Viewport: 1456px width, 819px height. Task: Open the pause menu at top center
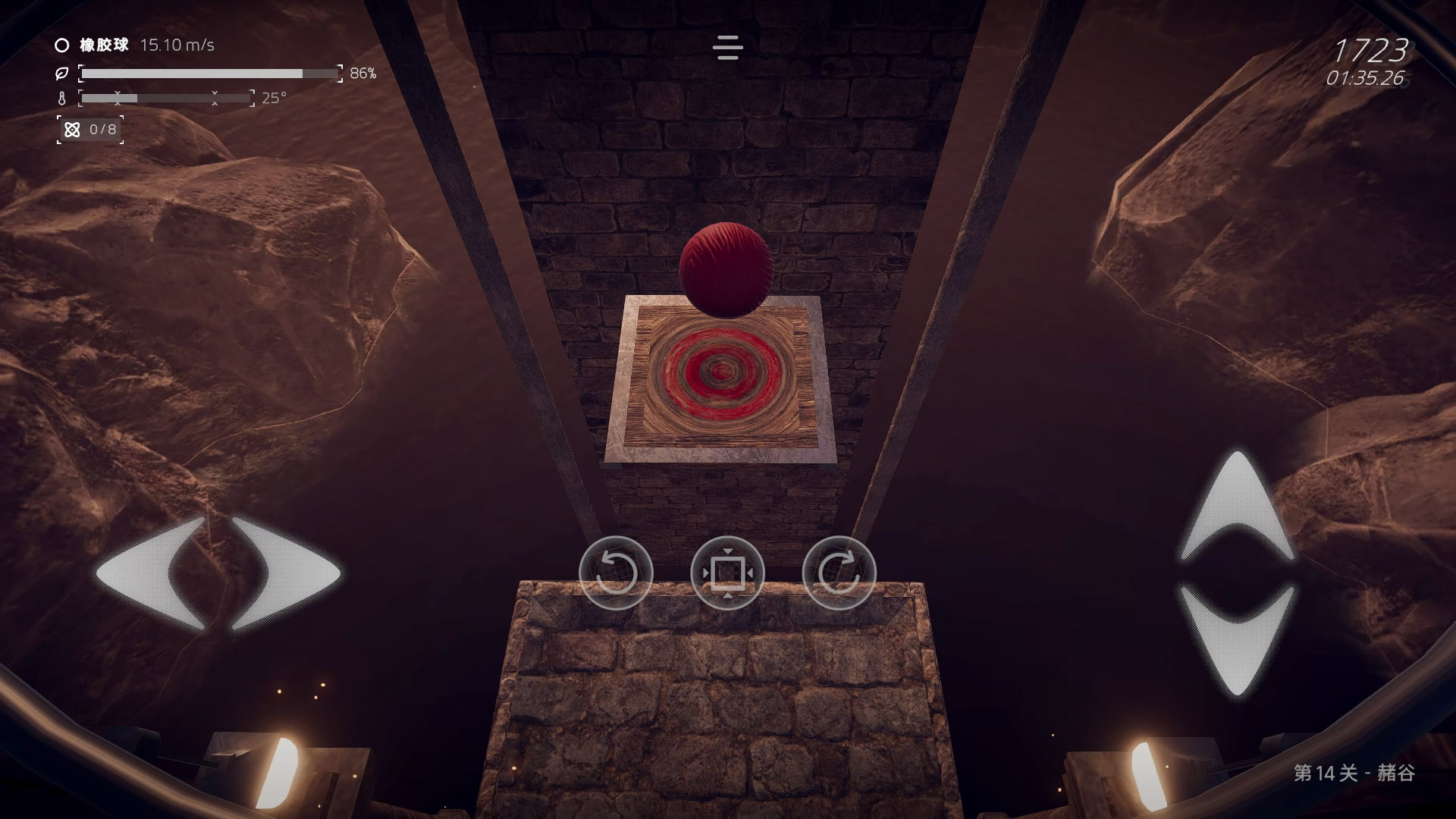[727, 48]
